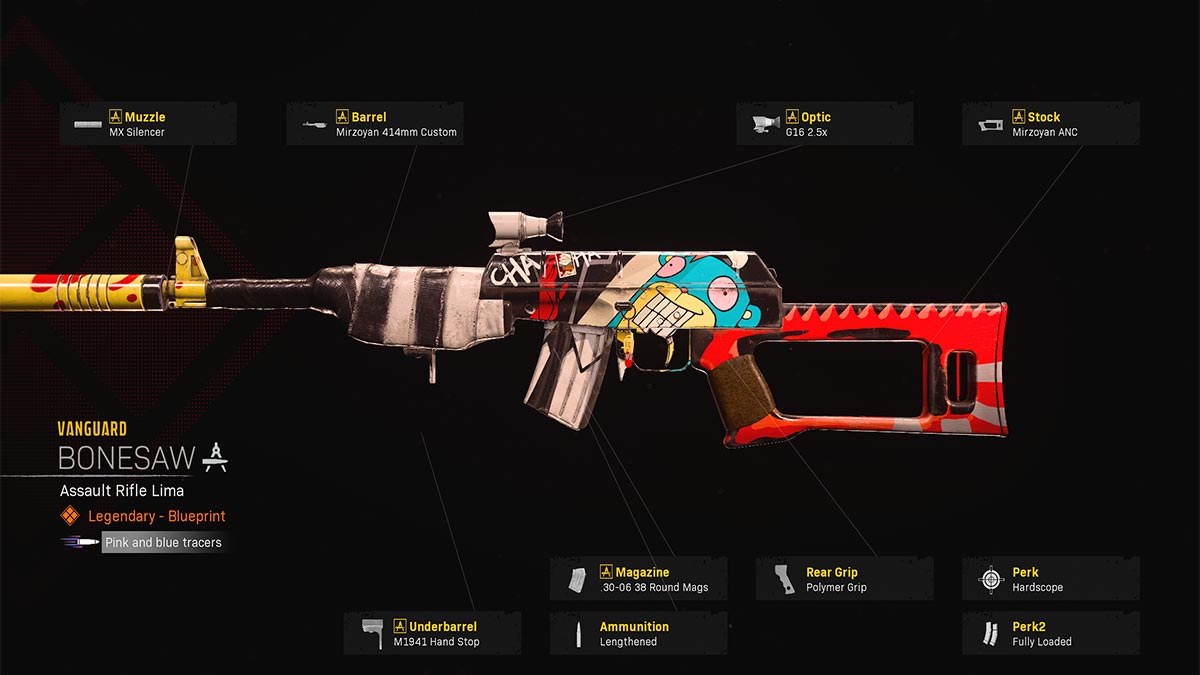Screen dimensions: 1200x675
Task: Select the Magazine .30-06 38 Round Mags slot
Action: click(x=638, y=579)
